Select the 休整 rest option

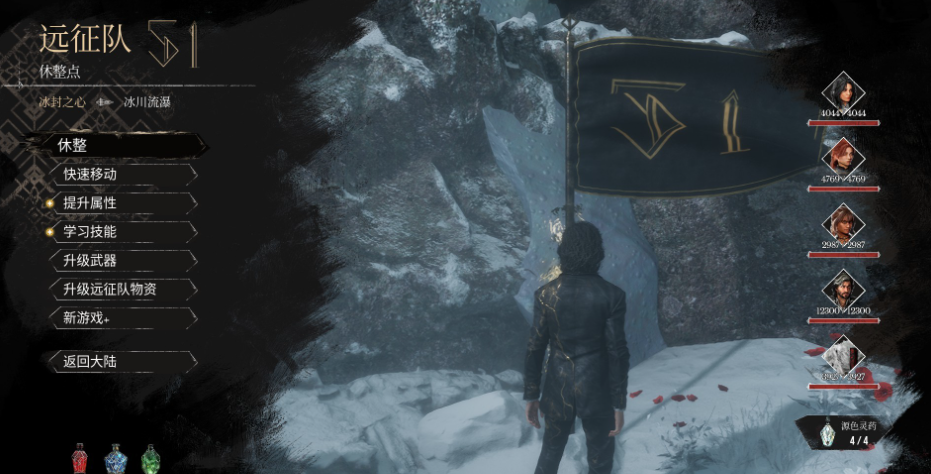(120, 145)
